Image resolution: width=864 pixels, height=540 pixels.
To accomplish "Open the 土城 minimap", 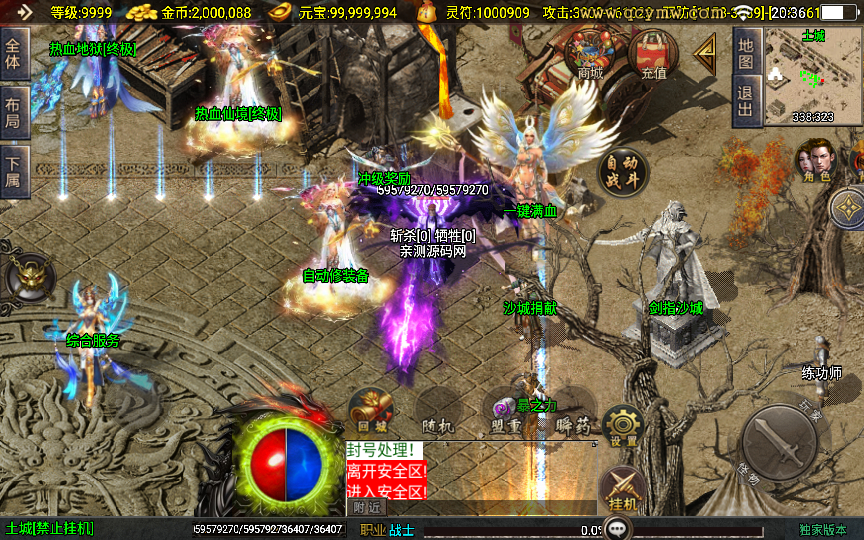I will pyautogui.click(x=812, y=76).
